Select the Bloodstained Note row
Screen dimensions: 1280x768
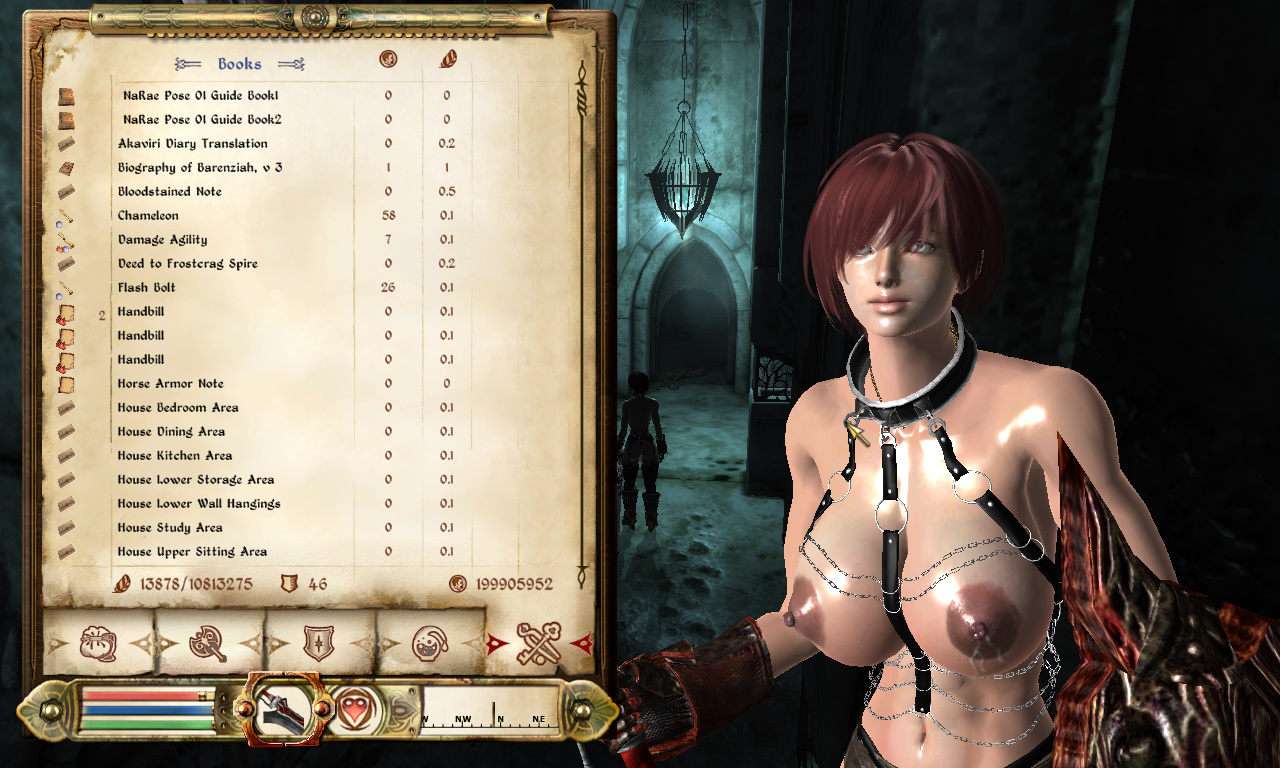pyautogui.click(x=170, y=192)
